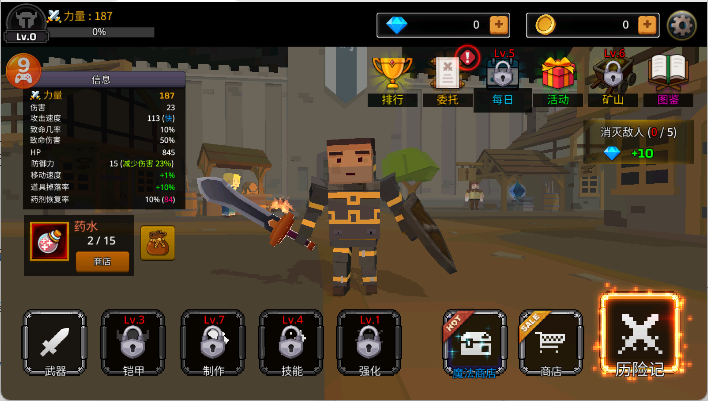The image size is (708, 401).
Task: Open the 商店 shop with the cart icon
Action: 551,345
